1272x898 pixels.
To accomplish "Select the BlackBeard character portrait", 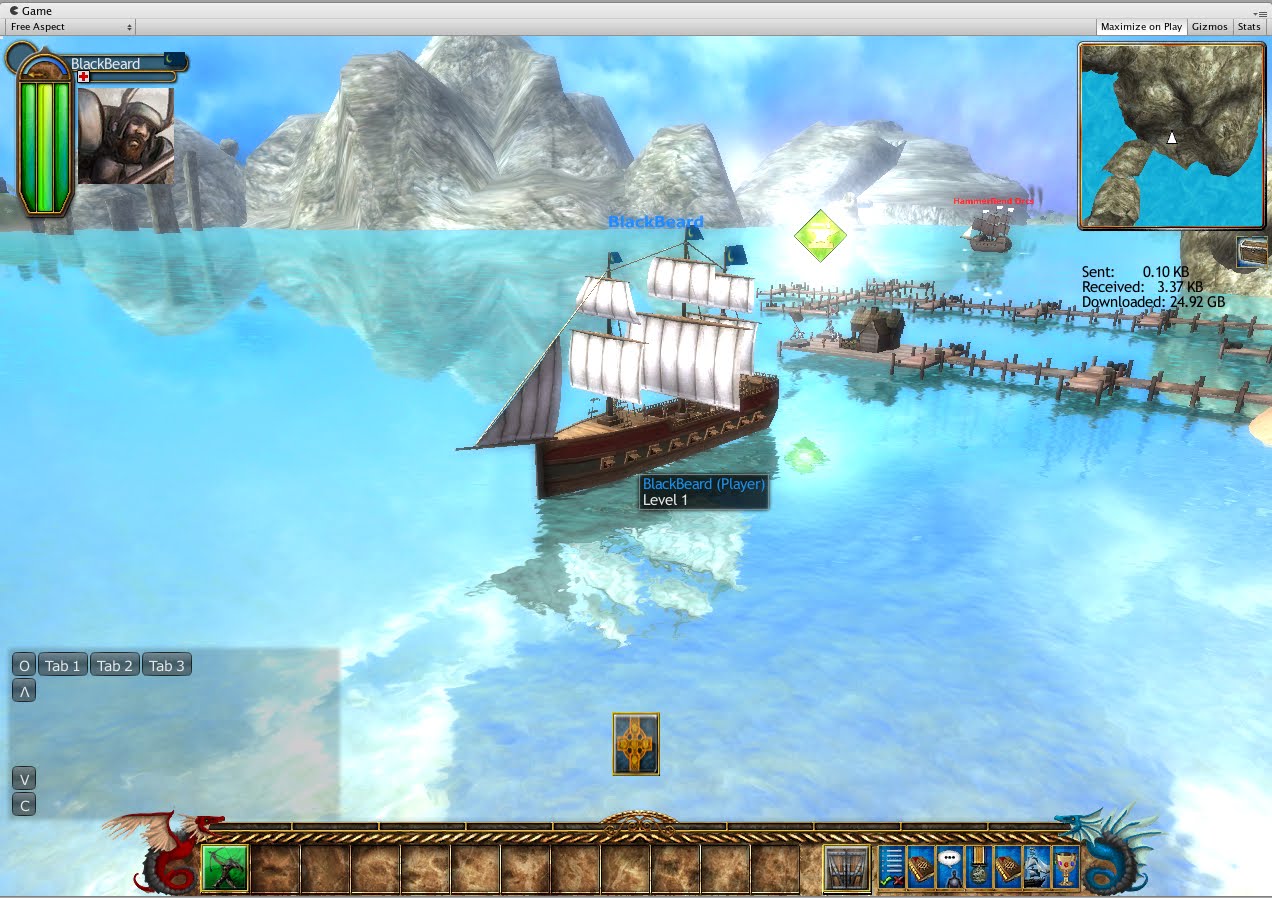I will coord(126,136).
